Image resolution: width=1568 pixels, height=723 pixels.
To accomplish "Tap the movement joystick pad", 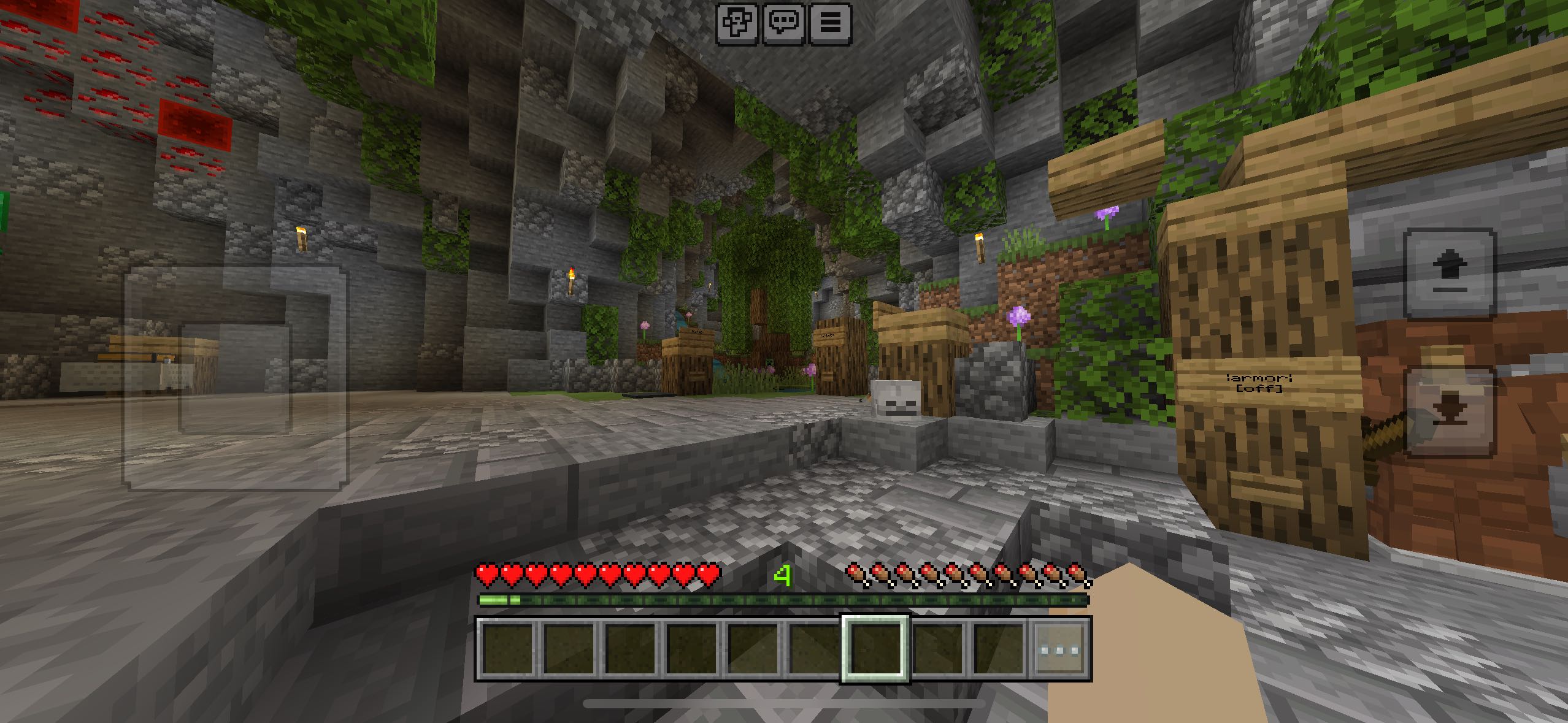I will pos(236,378).
